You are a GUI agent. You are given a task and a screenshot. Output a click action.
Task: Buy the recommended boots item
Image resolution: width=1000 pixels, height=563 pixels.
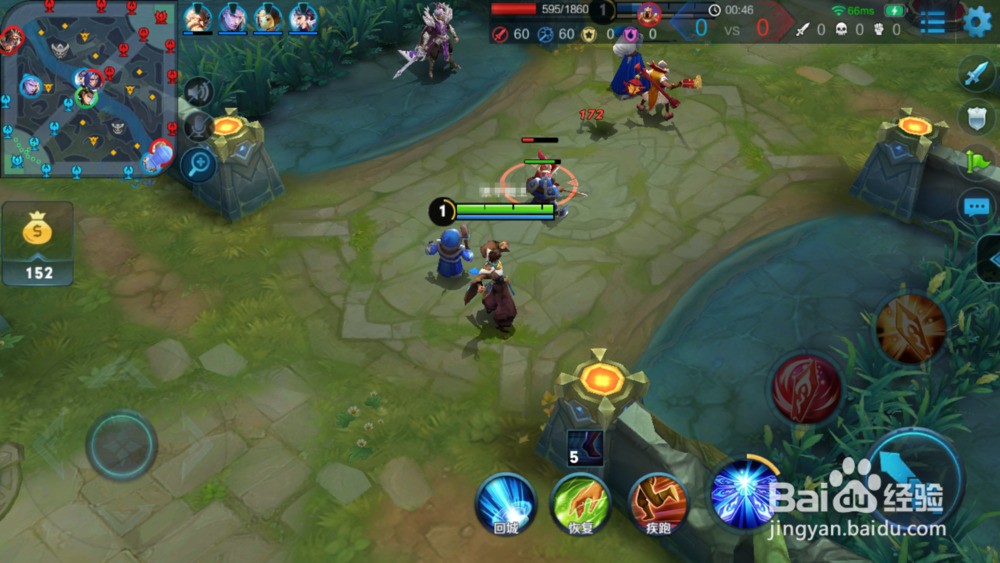pyautogui.click(x=585, y=448)
